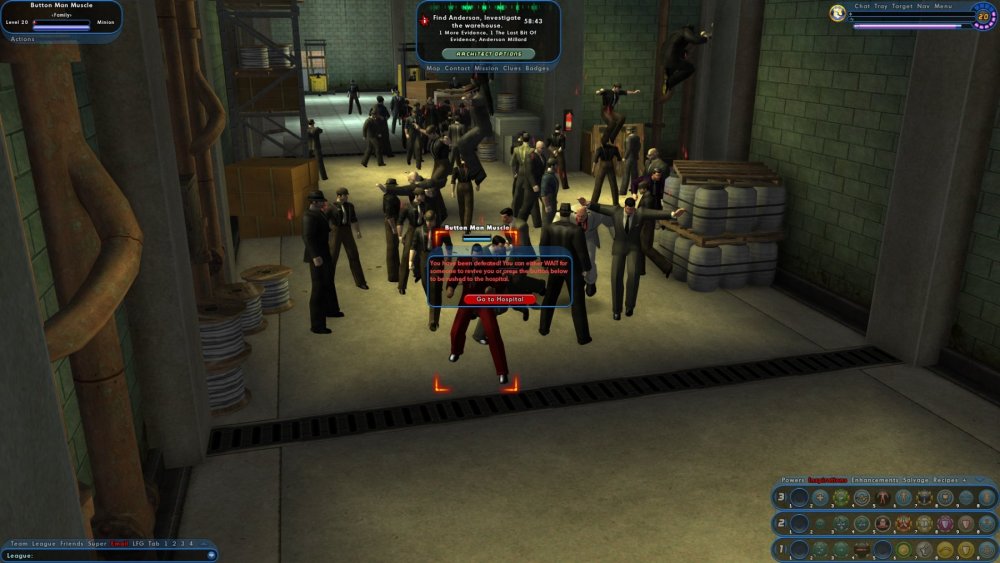This screenshot has height=563, width=1000.
Task: Click the Go to Hospital button
Action: click(500, 299)
